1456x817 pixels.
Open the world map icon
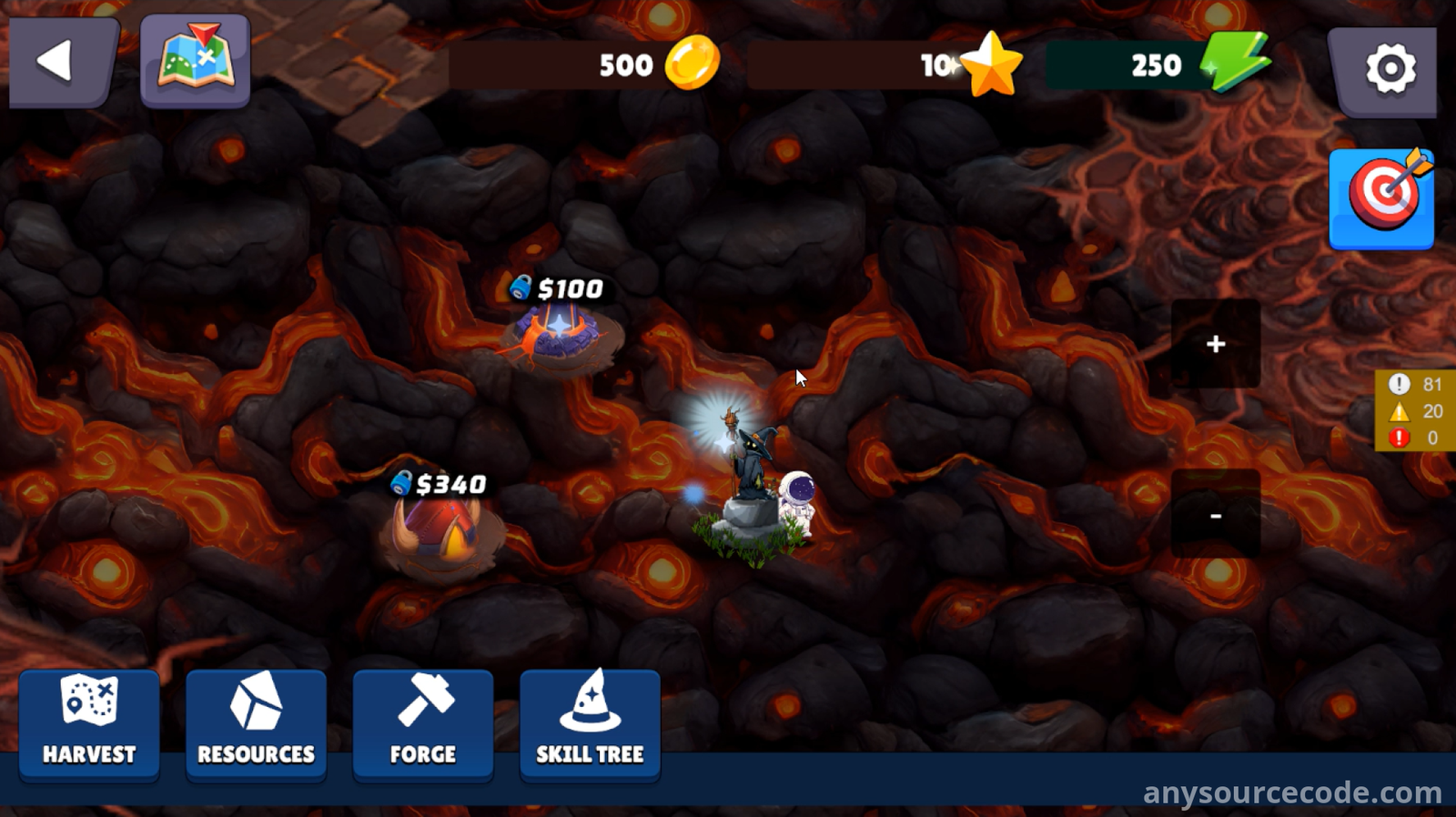click(195, 61)
